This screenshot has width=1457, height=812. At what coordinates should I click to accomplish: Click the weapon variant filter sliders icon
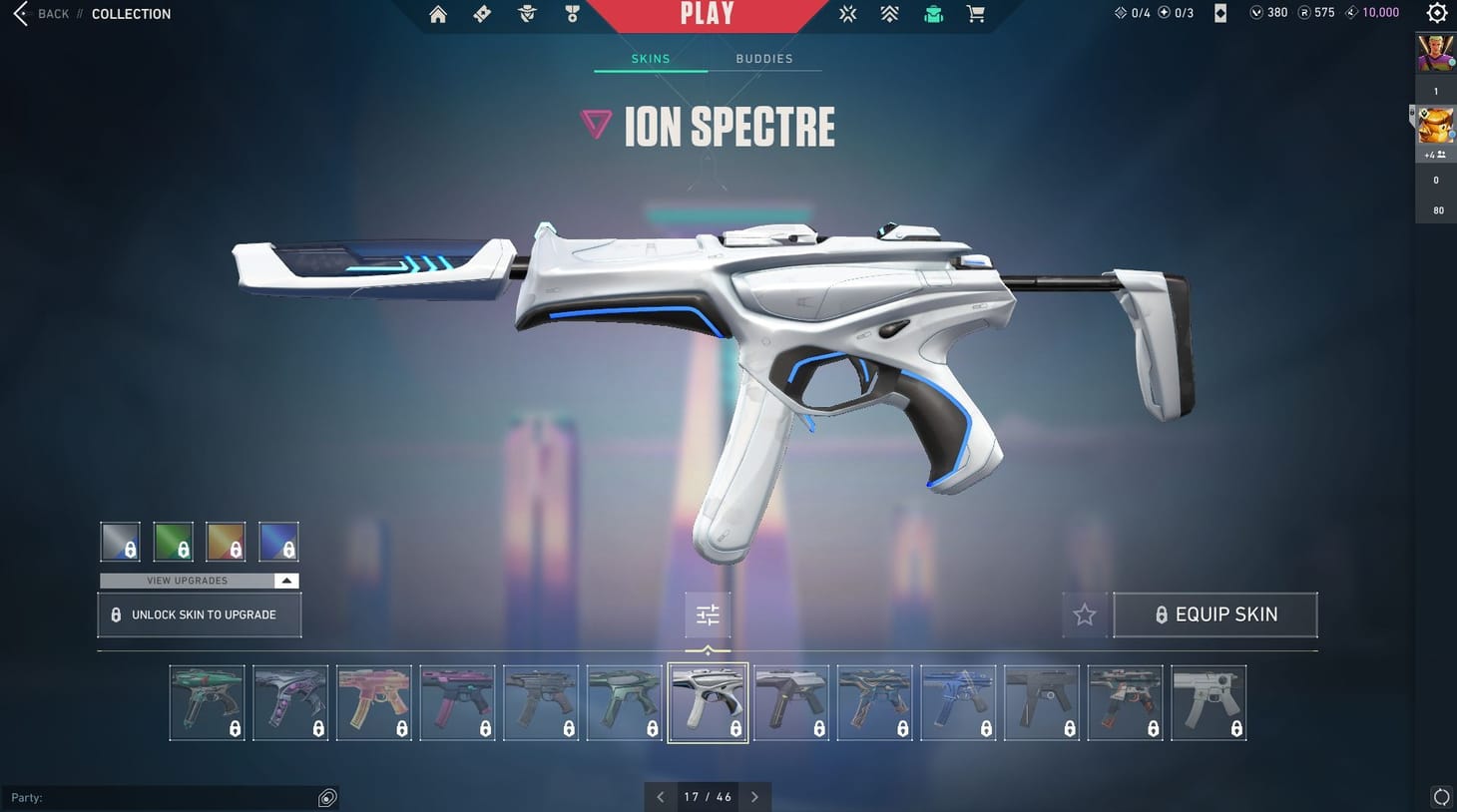(708, 614)
